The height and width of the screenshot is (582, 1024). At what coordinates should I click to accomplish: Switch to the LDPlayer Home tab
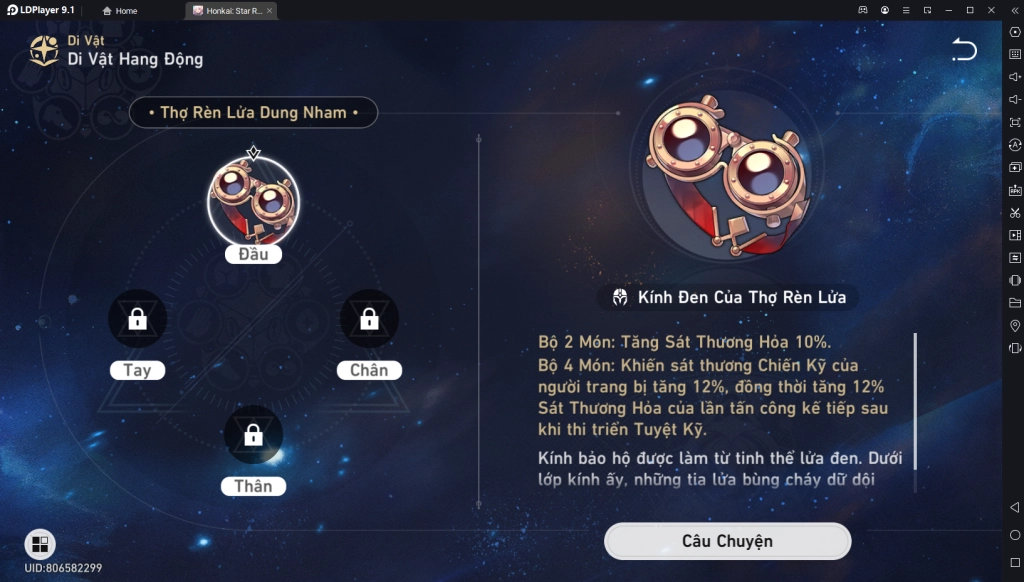coord(121,11)
